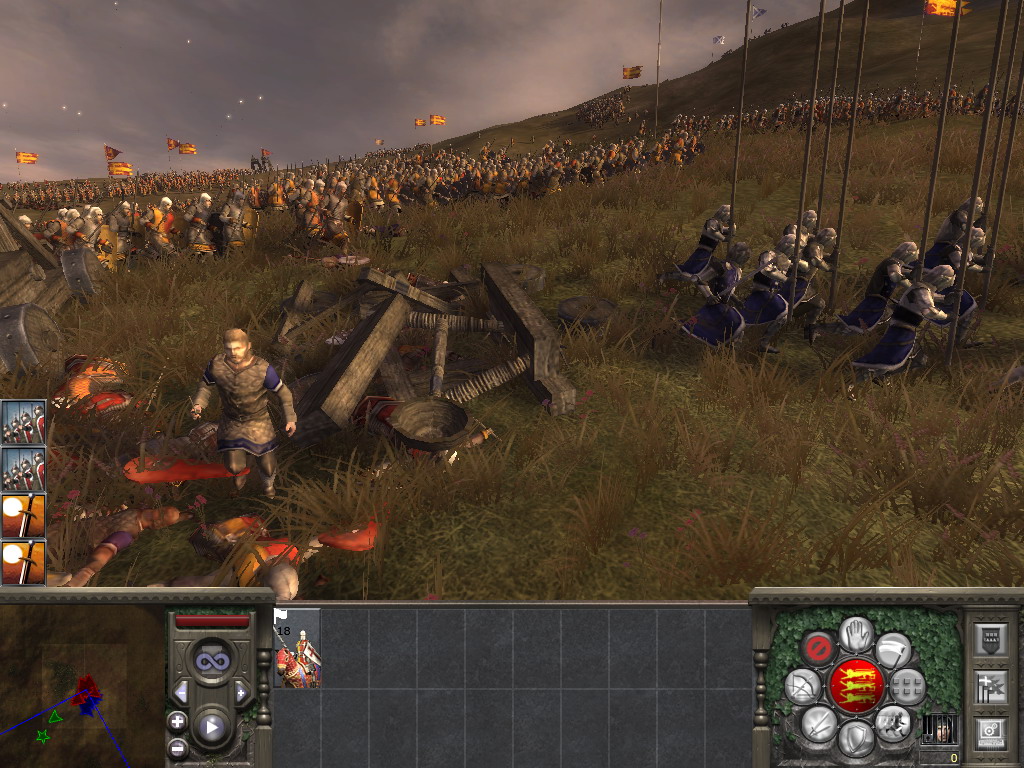Order a halt with the raised hand button

(856, 633)
